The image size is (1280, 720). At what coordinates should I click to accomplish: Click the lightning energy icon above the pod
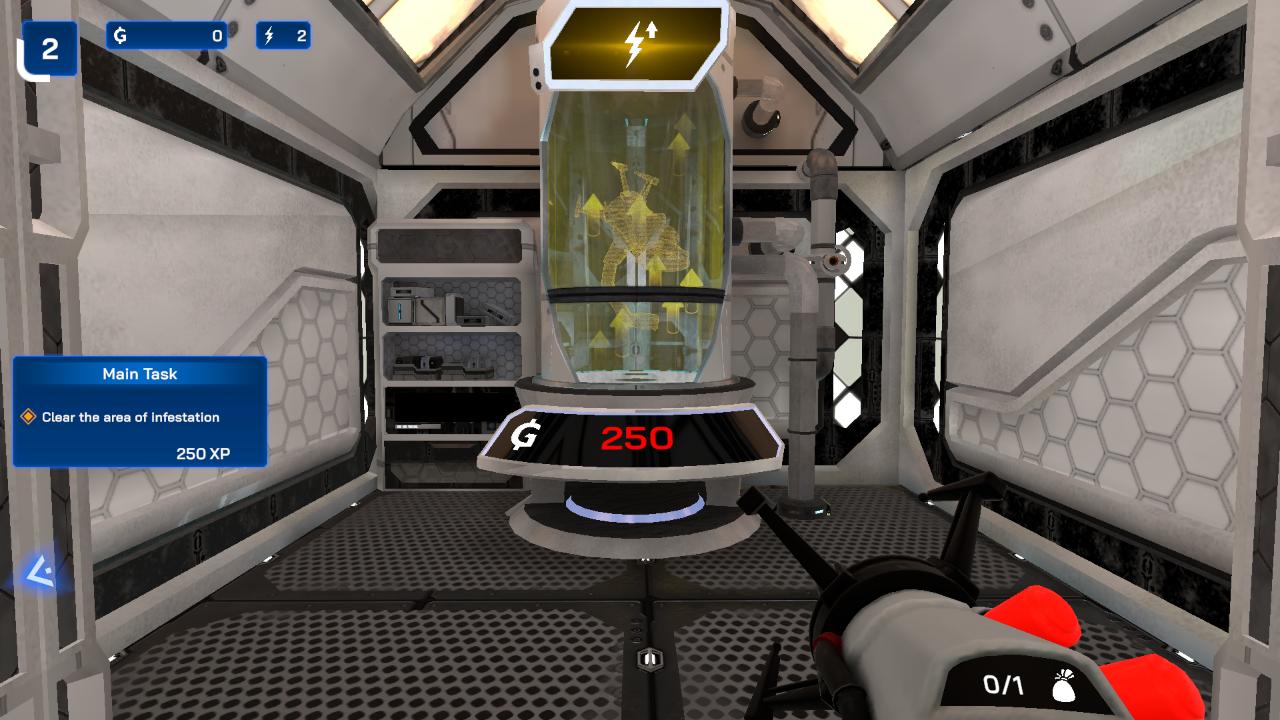[637, 40]
